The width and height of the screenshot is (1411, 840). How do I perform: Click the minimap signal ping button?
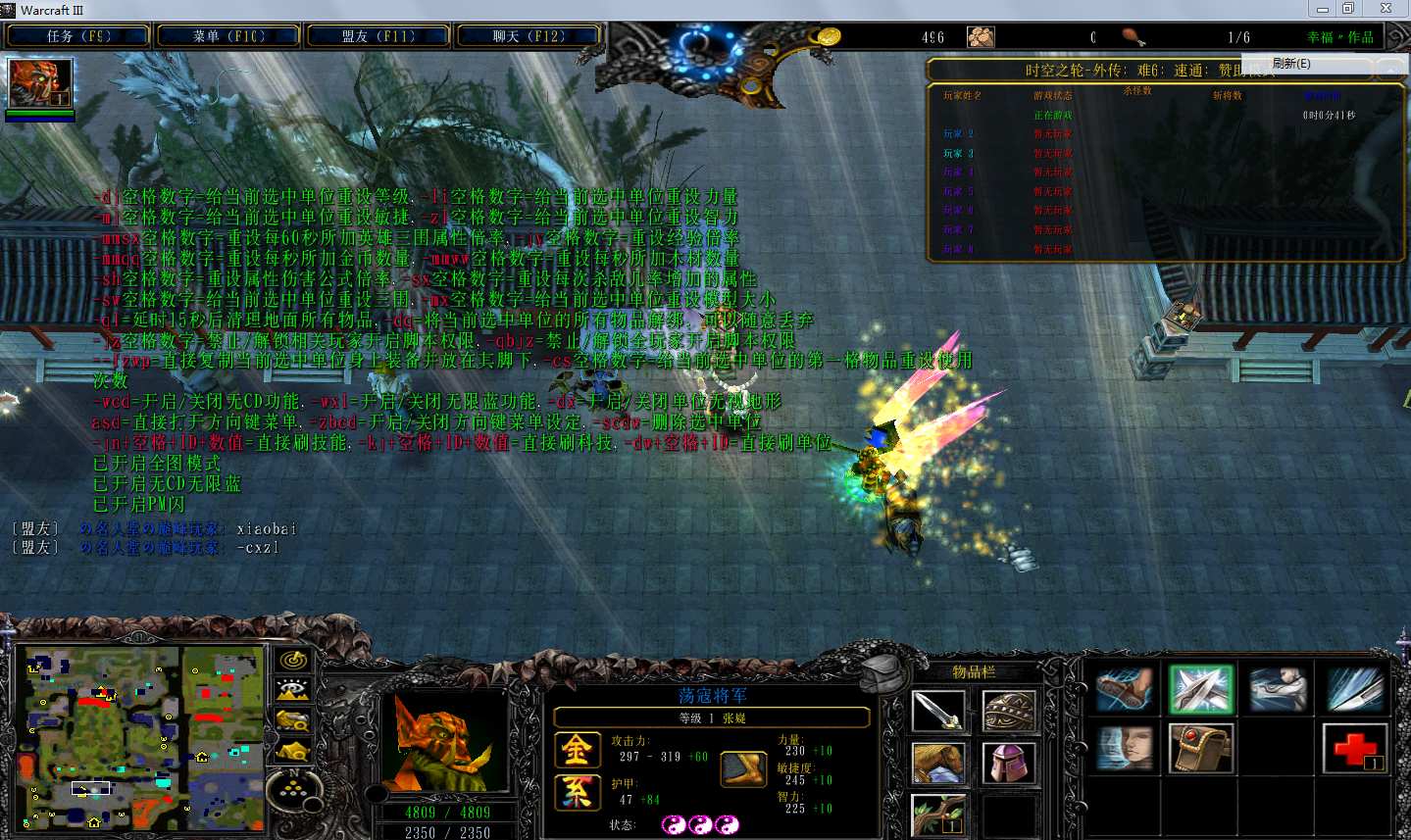coord(293,661)
